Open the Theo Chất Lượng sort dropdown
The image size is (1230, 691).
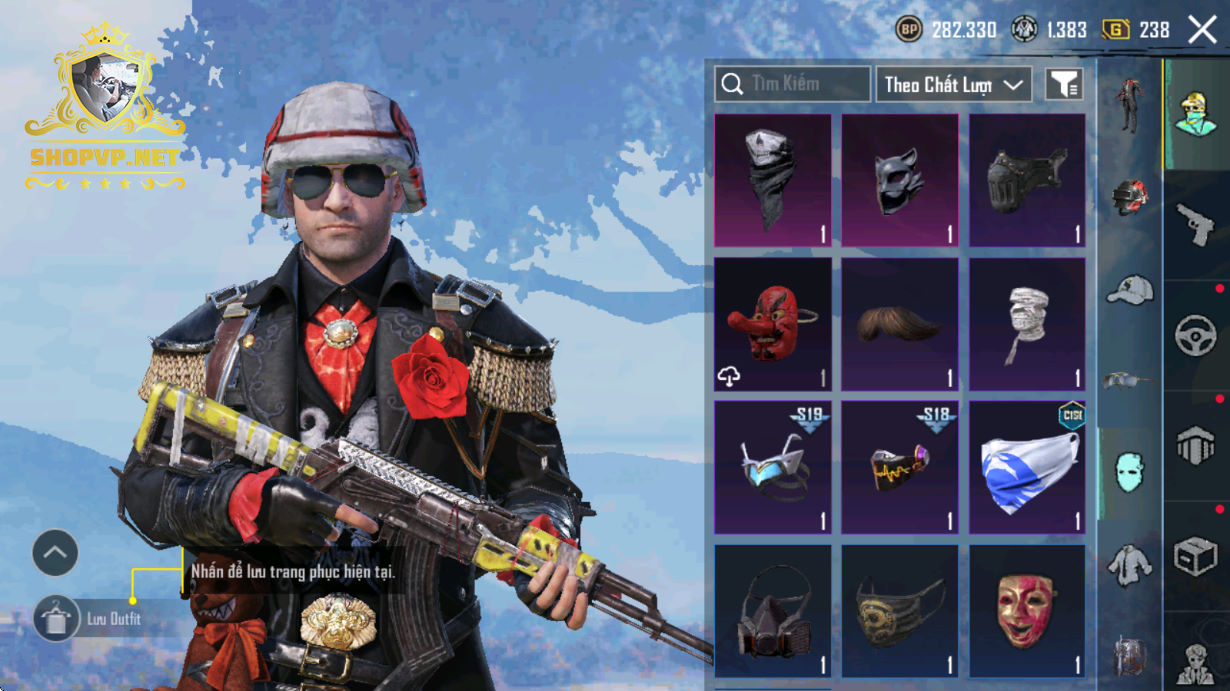tap(954, 85)
